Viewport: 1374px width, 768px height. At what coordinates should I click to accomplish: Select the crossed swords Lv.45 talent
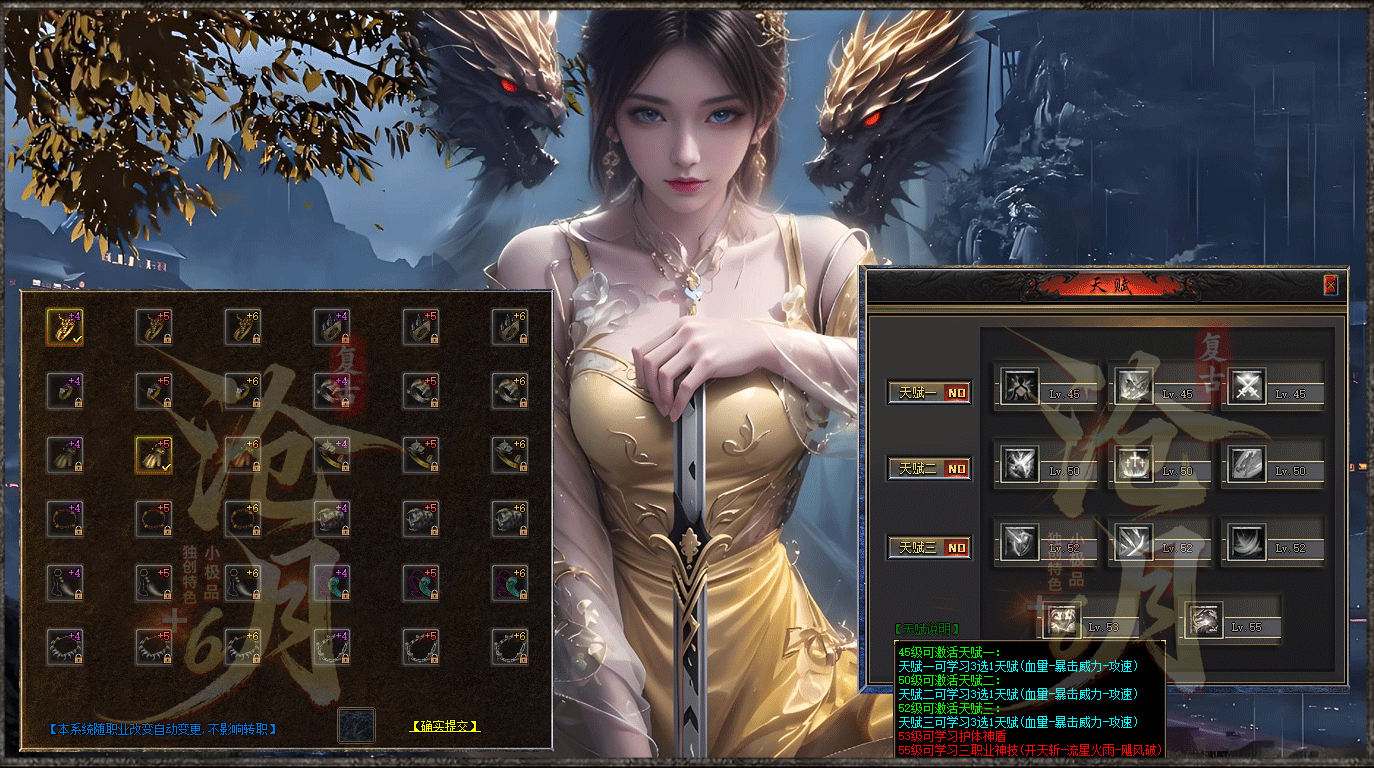pos(1247,385)
